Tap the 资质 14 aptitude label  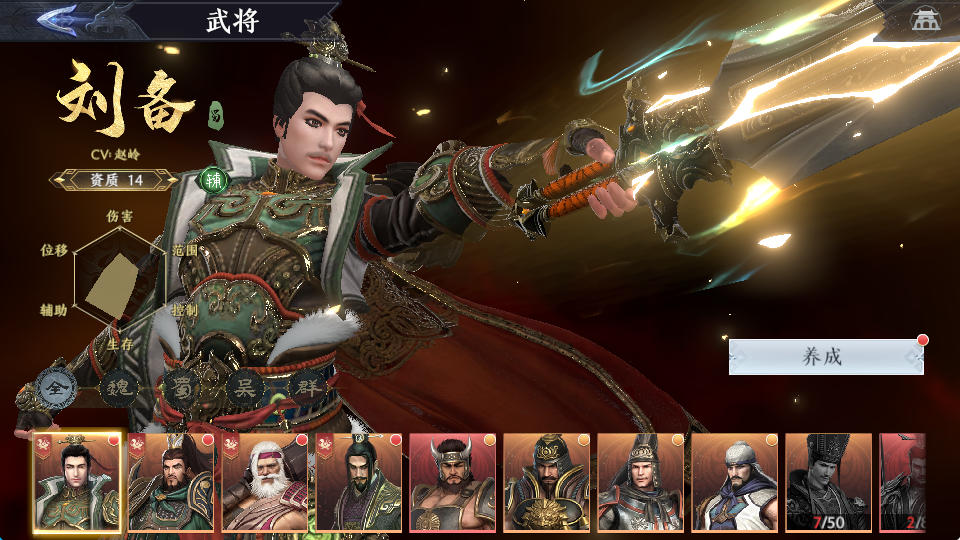pyautogui.click(x=115, y=180)
